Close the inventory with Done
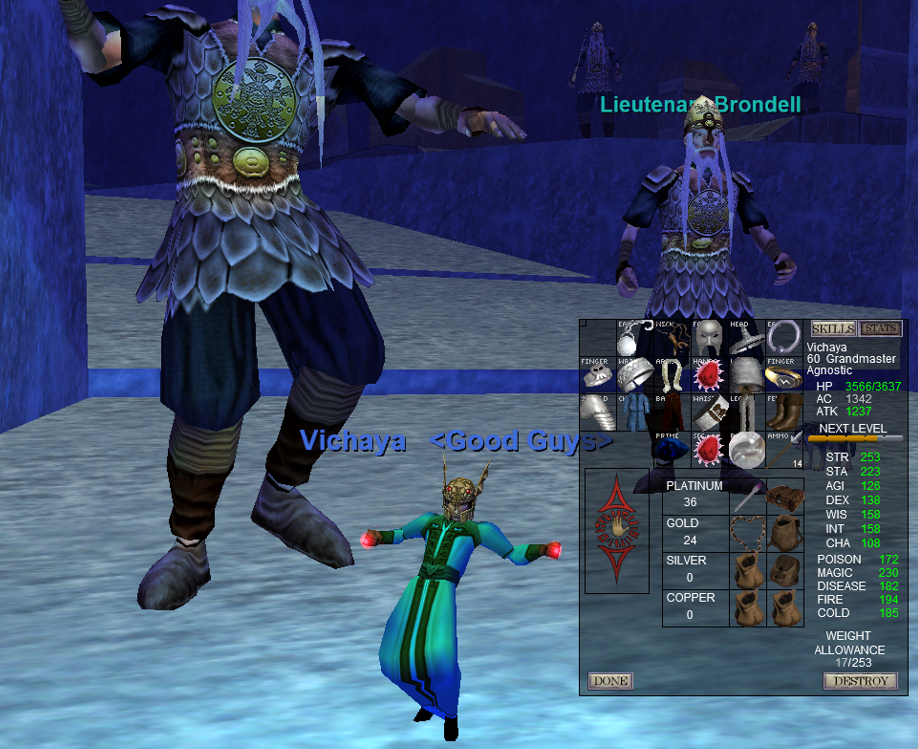This screenshot has height=749, width=918. pos(610,681)
